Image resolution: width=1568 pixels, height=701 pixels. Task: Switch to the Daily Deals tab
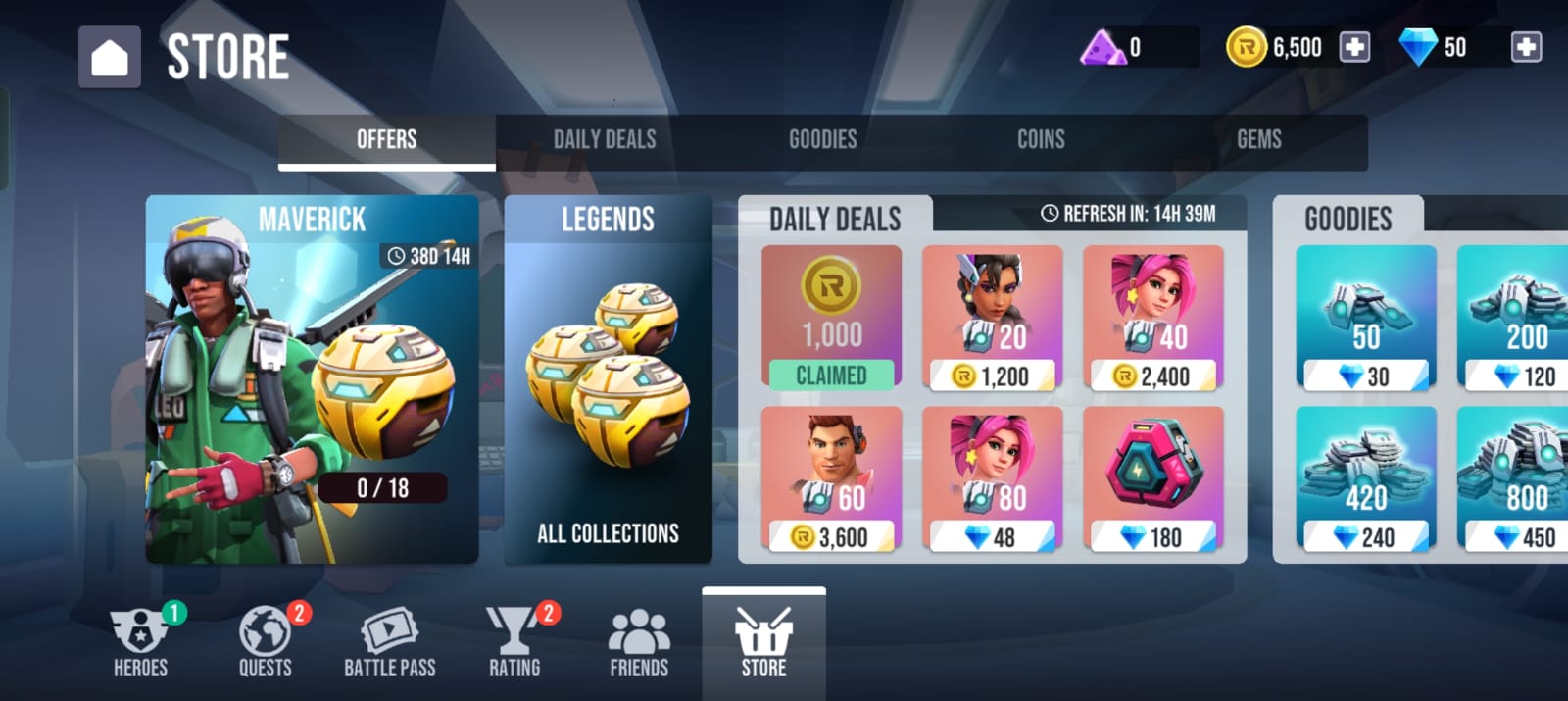605,140
